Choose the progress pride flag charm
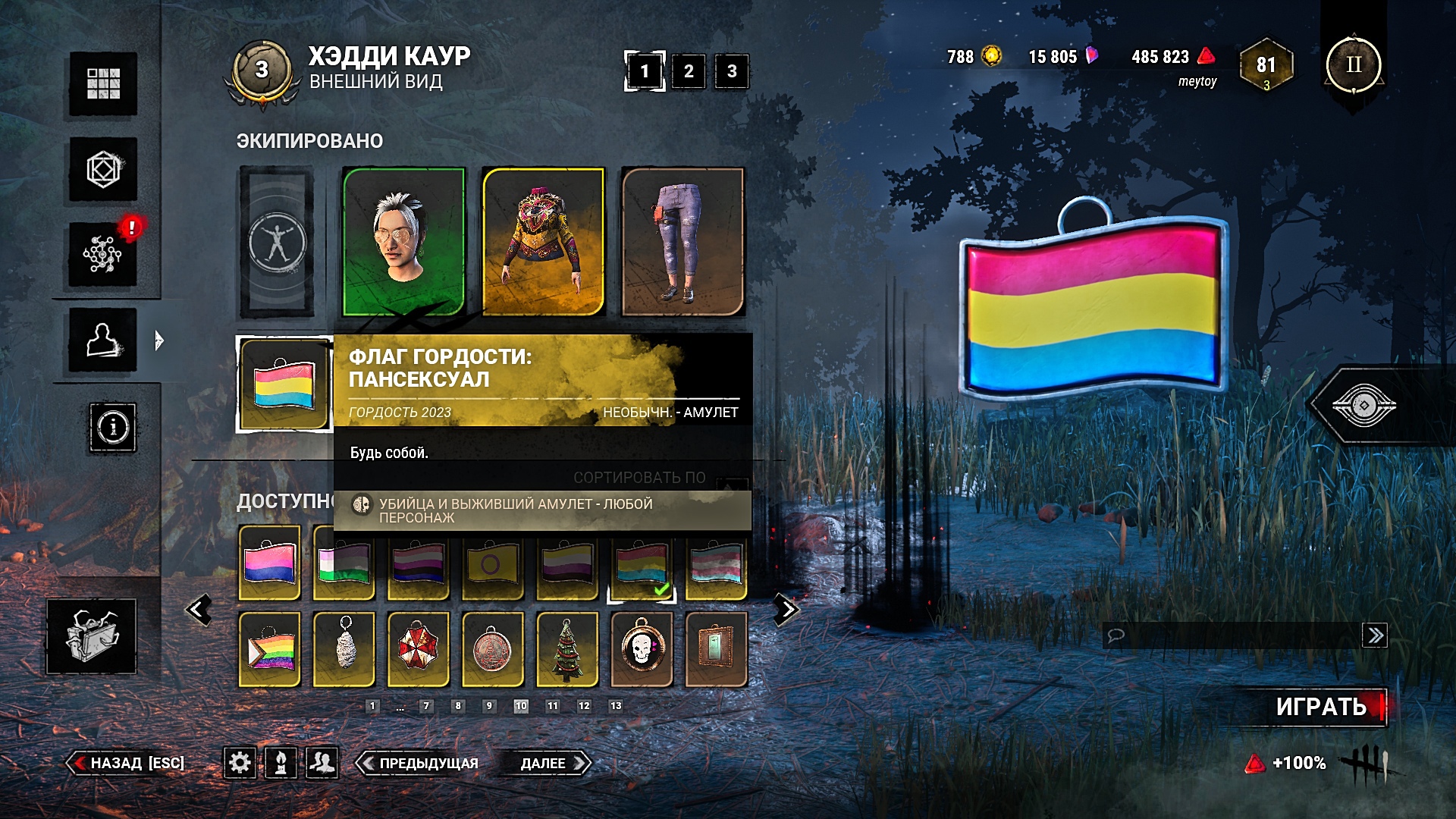1456x819 pixels. [270, 649]
